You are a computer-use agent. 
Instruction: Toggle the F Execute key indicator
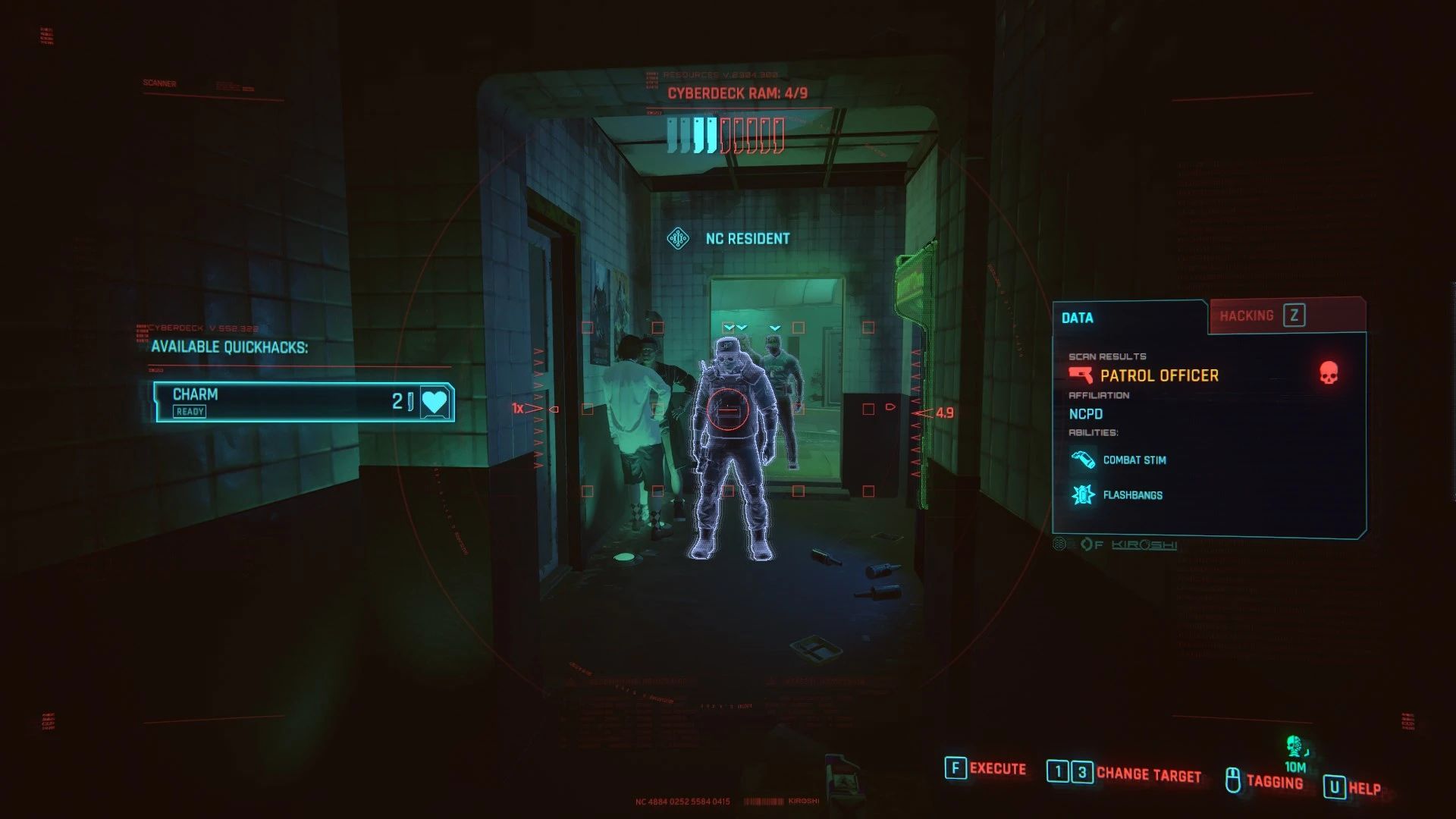(954, 768)
